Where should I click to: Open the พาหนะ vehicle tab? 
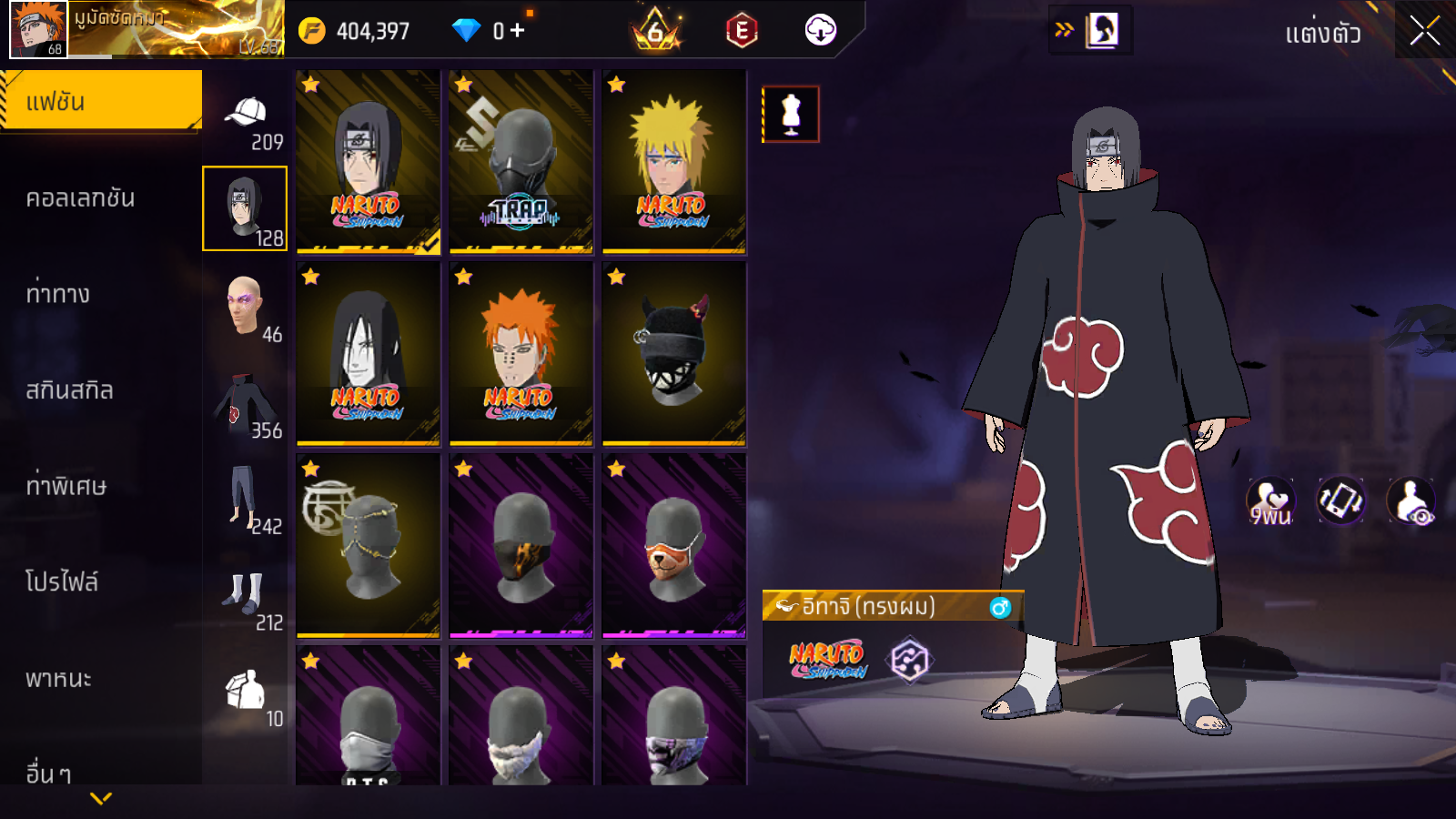pyautogui.click(x=58, y=679)
